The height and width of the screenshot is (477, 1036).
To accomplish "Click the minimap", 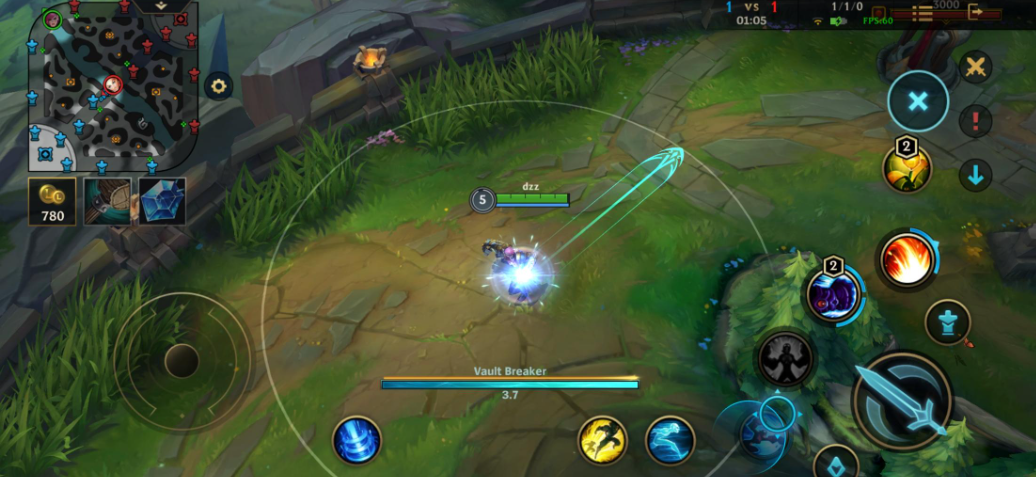I will click(x=112, y=86).
